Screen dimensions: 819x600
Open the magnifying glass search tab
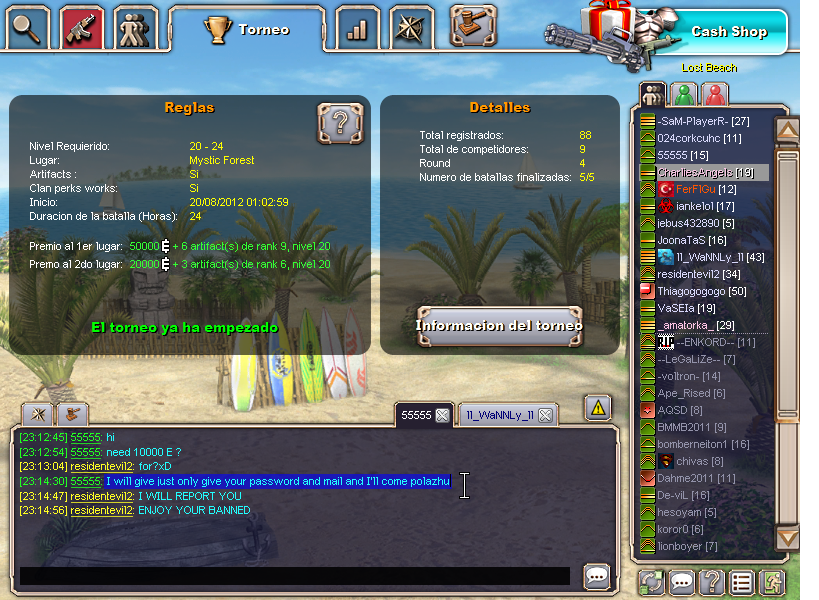[29, 29]
